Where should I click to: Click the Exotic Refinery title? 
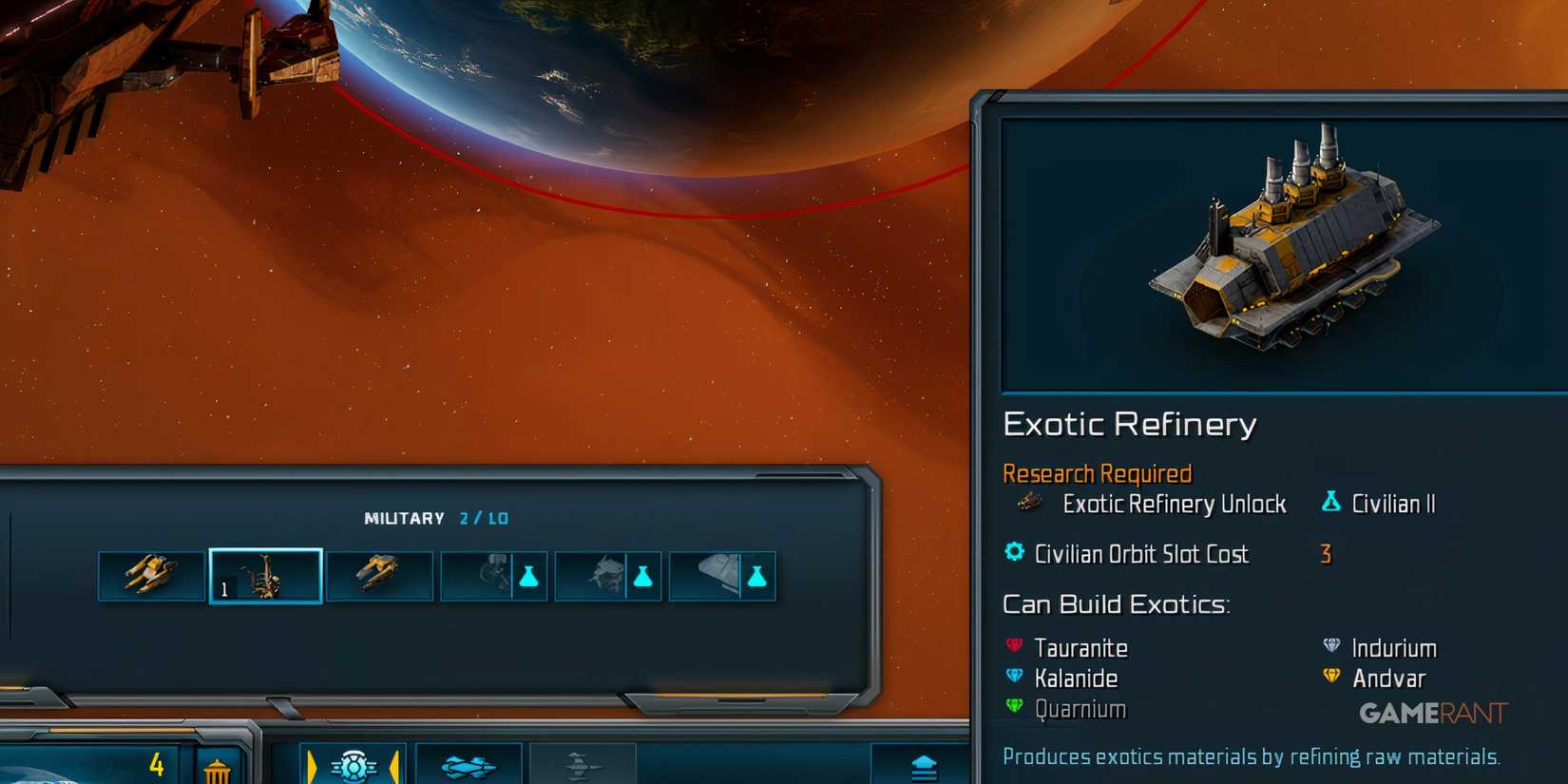pyautogui.click(x=1130, y=425)
